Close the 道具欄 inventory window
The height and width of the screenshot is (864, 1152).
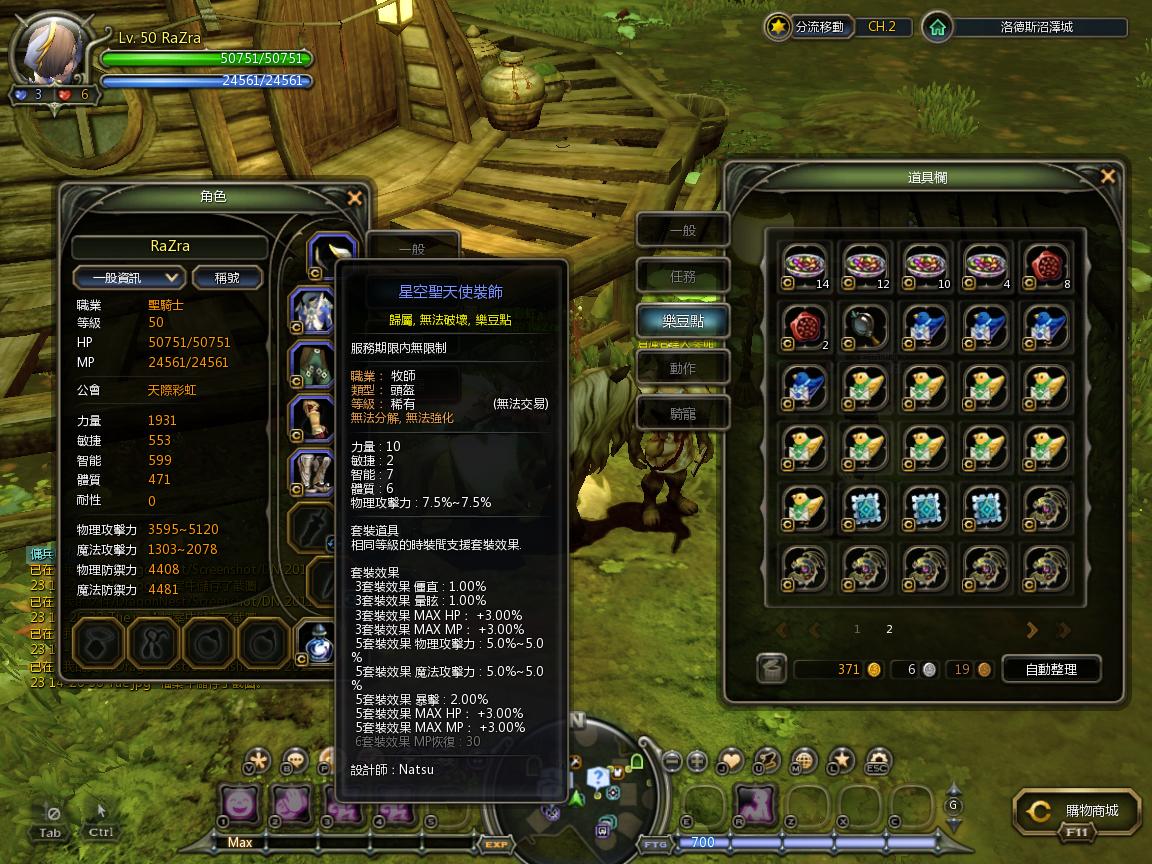pyautogui.click(x=1107, y=177)
